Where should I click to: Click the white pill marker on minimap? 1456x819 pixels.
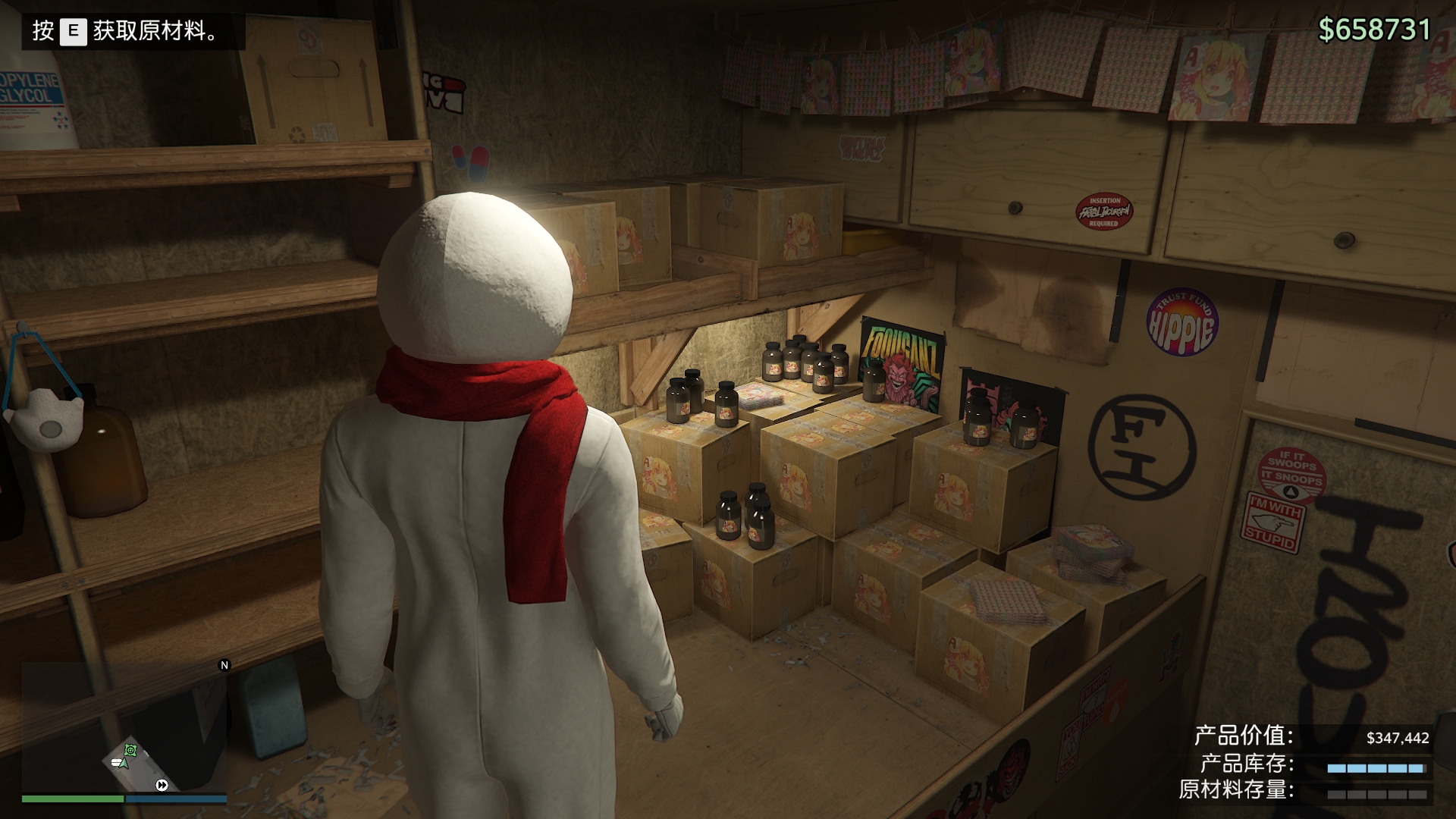116,763
